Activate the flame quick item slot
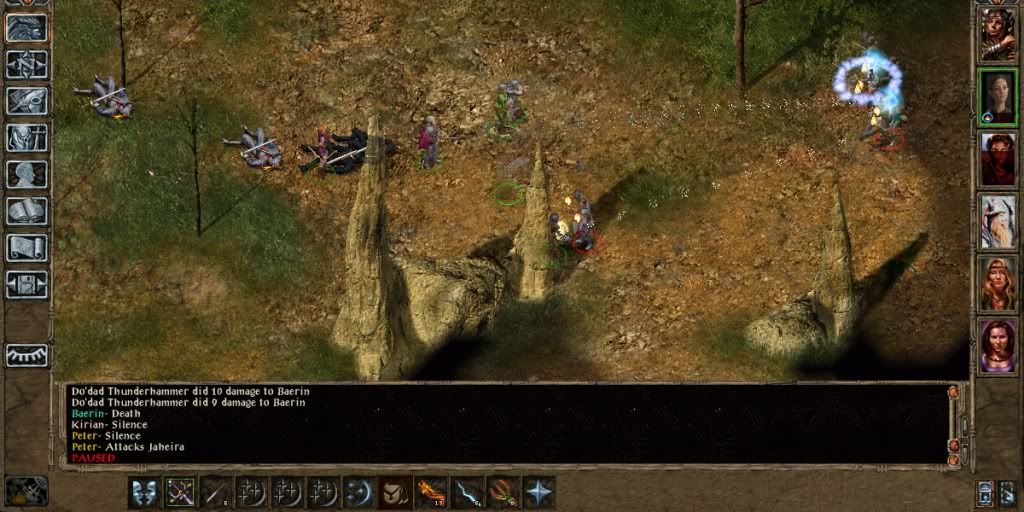The image size is (1024, 512). pyautogui.click(x=431, y=492)
